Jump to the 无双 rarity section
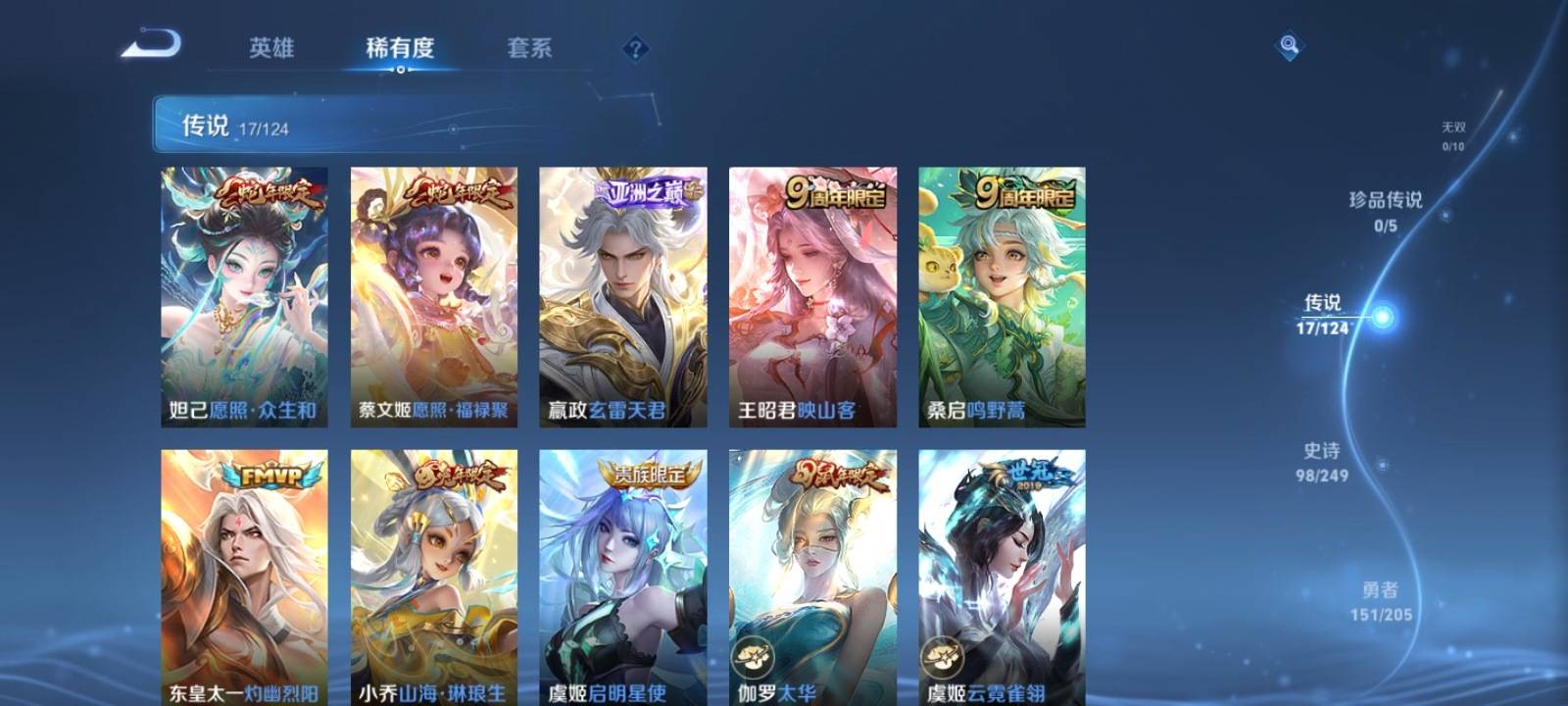The width and height of the screenshot is (1568, 706). [x=1453, y=135]
